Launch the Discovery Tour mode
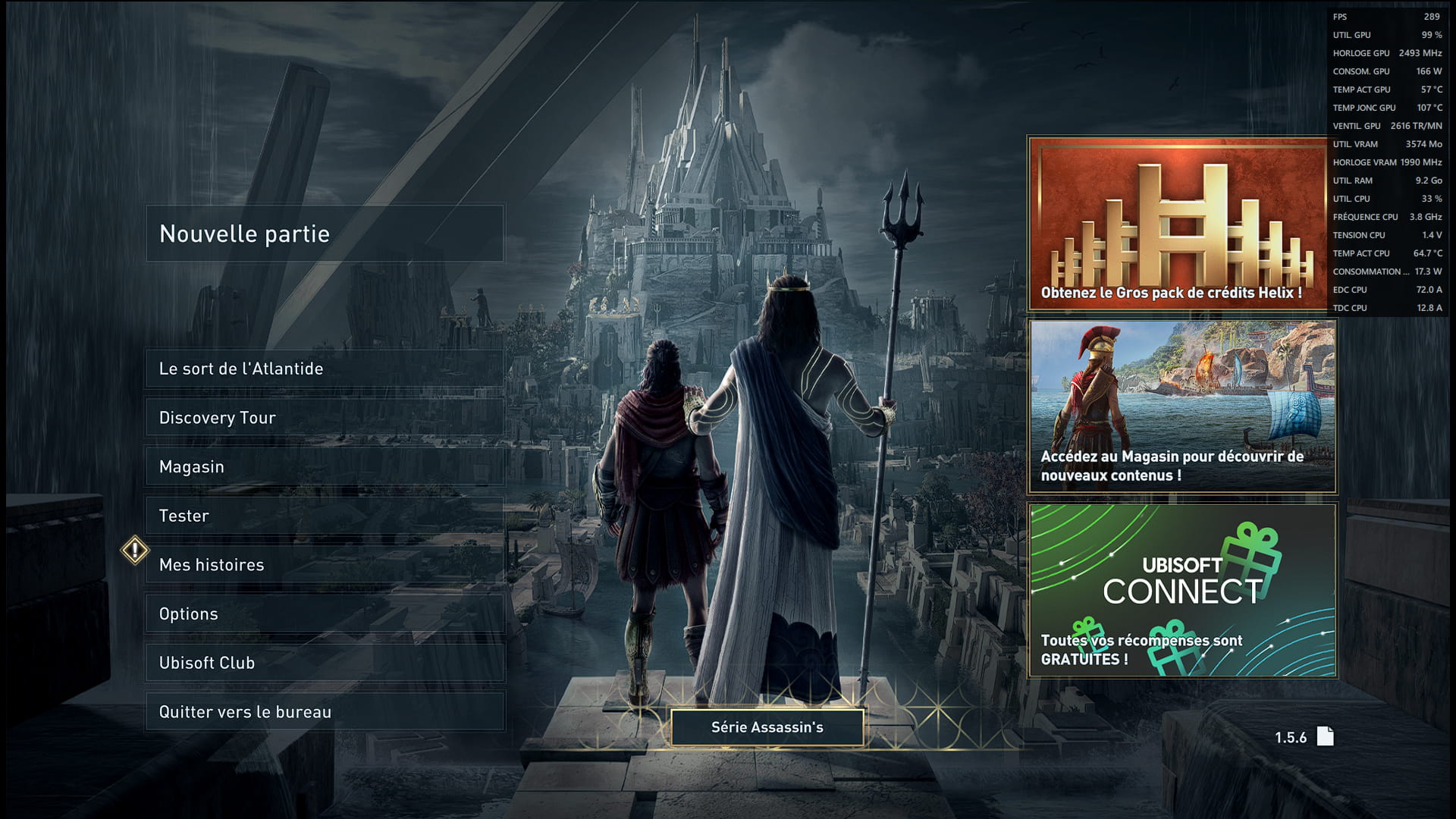 coord(325,418)
